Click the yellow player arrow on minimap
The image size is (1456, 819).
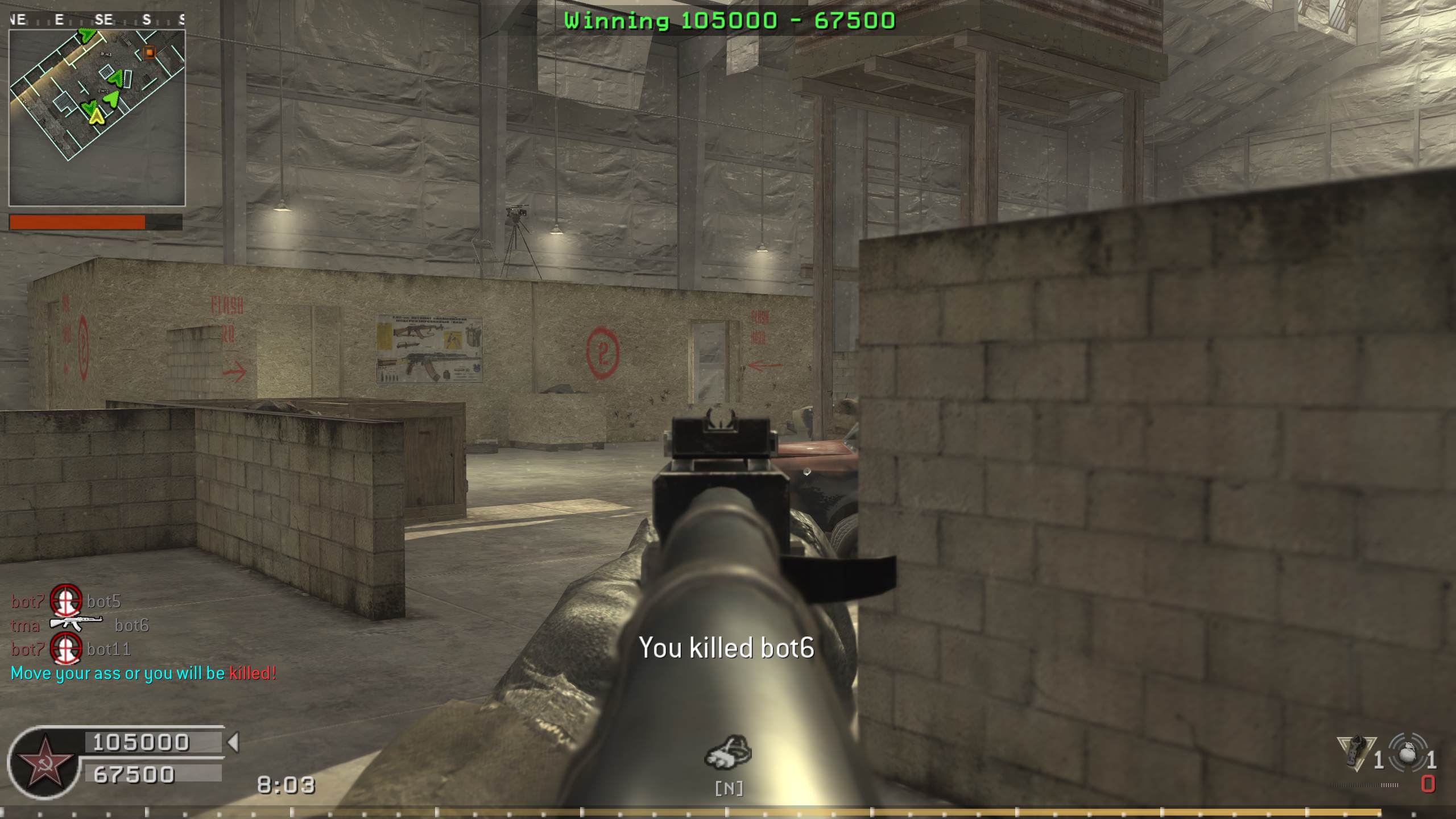(x=96, y=116)
